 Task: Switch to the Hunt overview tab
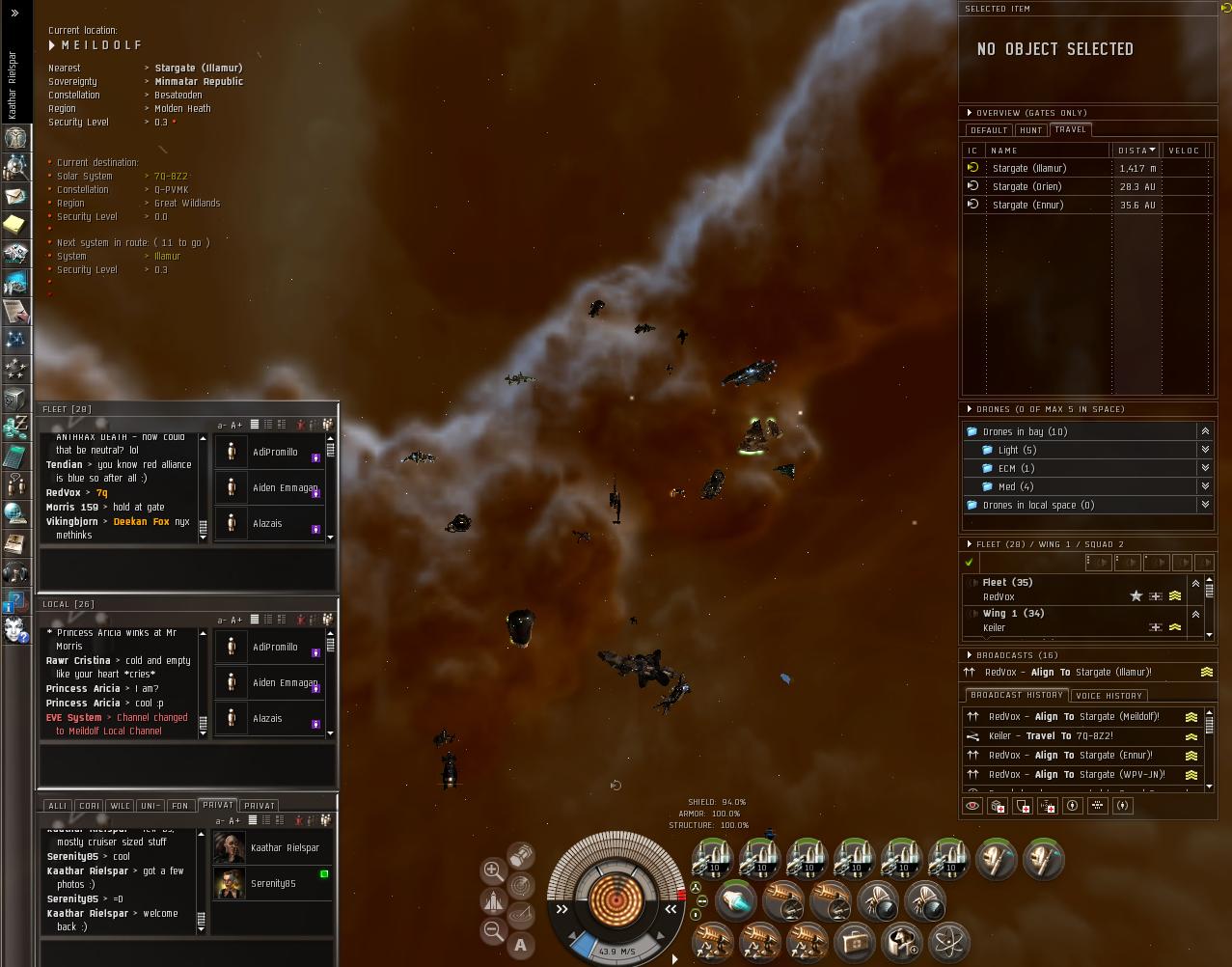coord(1030,130)
